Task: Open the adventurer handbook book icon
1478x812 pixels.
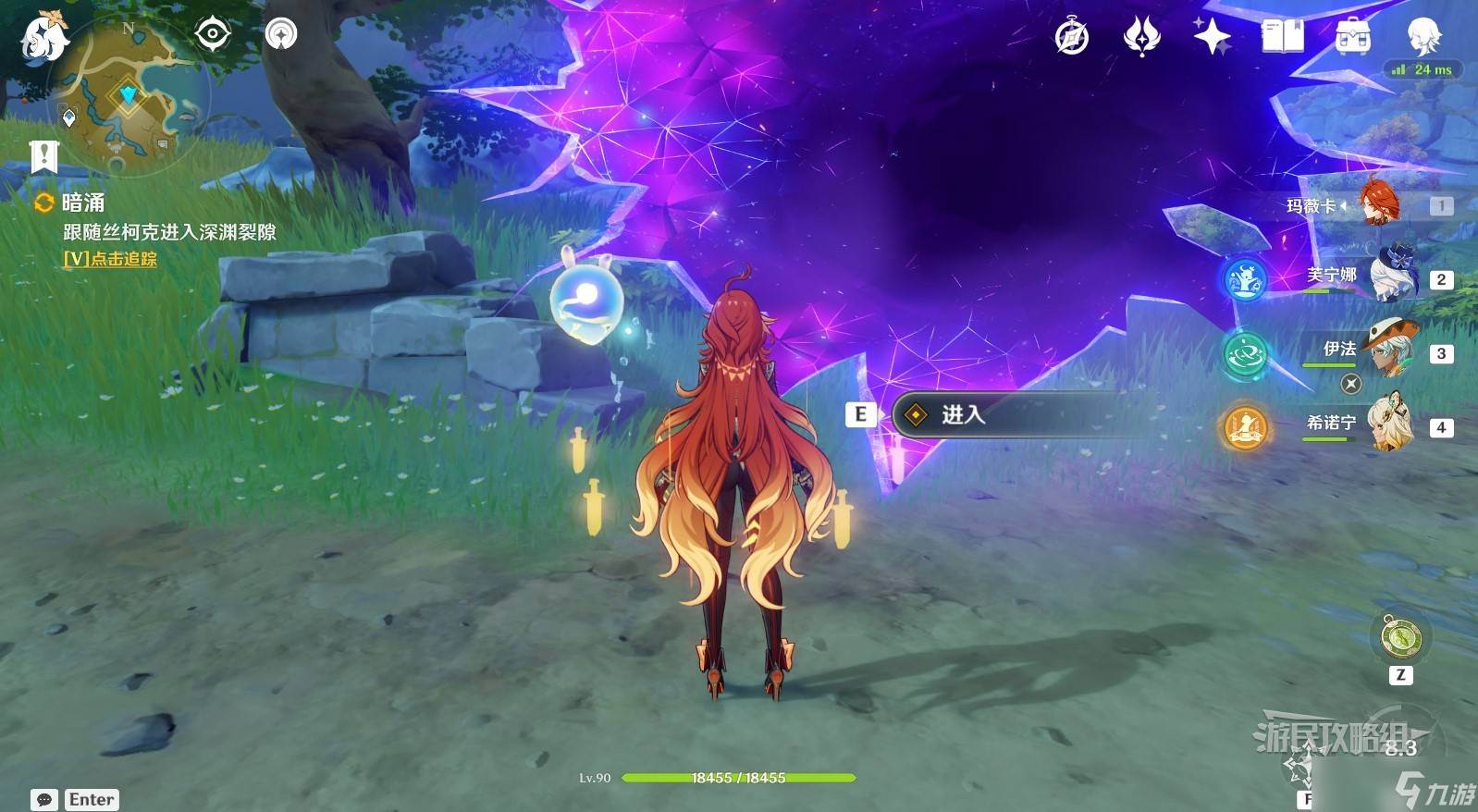Action: (1282, 37)
